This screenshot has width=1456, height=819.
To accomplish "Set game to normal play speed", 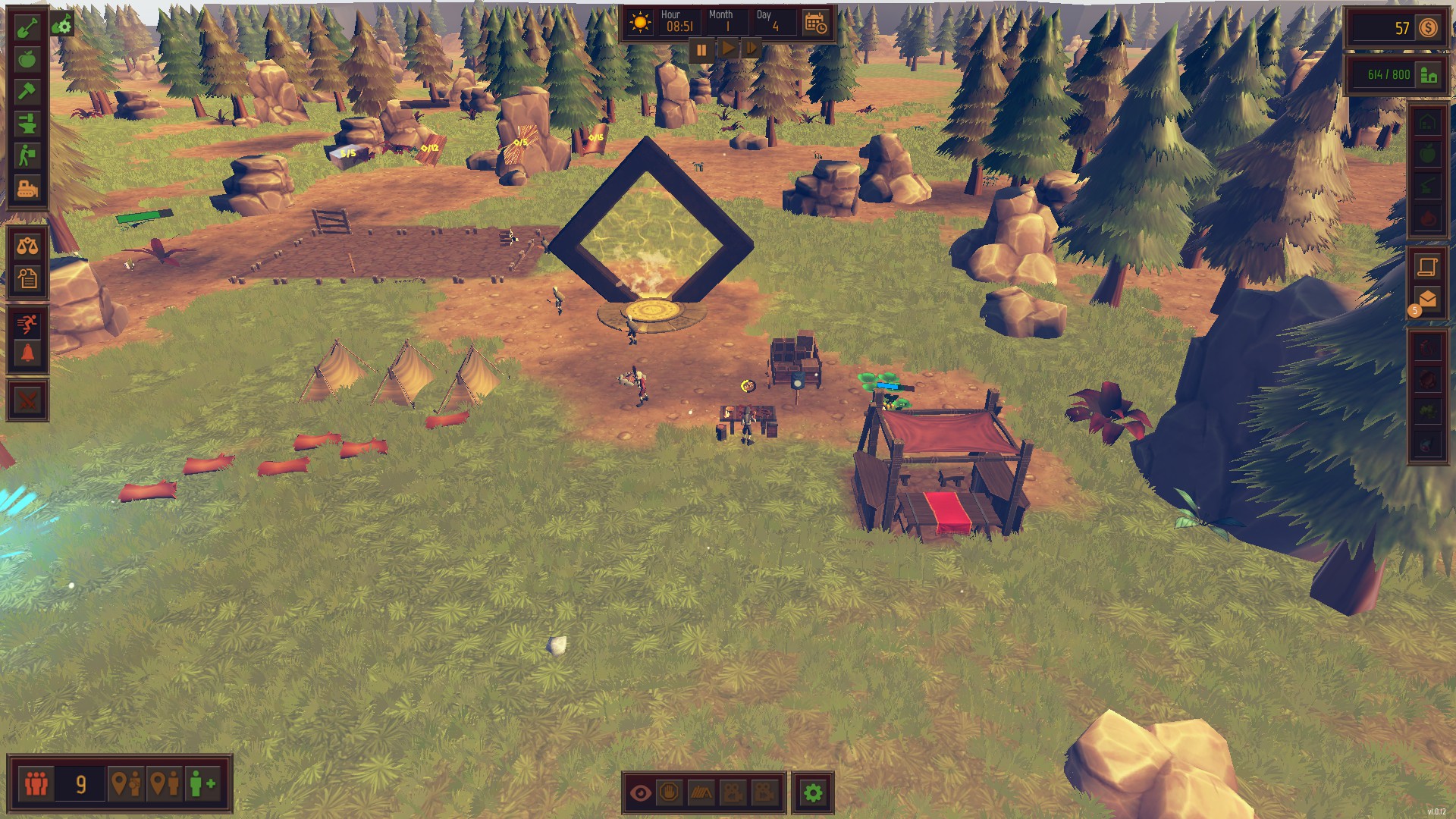I will pyautogui.click(x=726, y=50).
